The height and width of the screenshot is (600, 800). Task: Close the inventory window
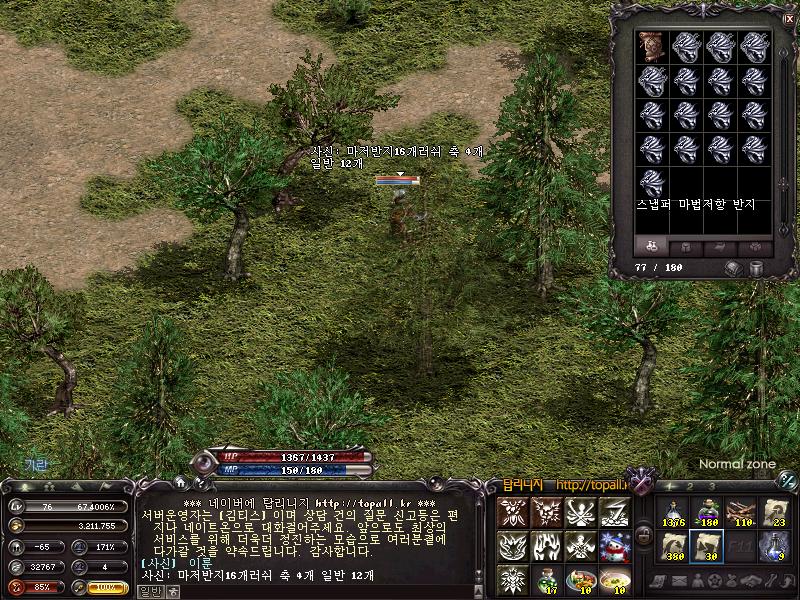(x=789, y=18)
